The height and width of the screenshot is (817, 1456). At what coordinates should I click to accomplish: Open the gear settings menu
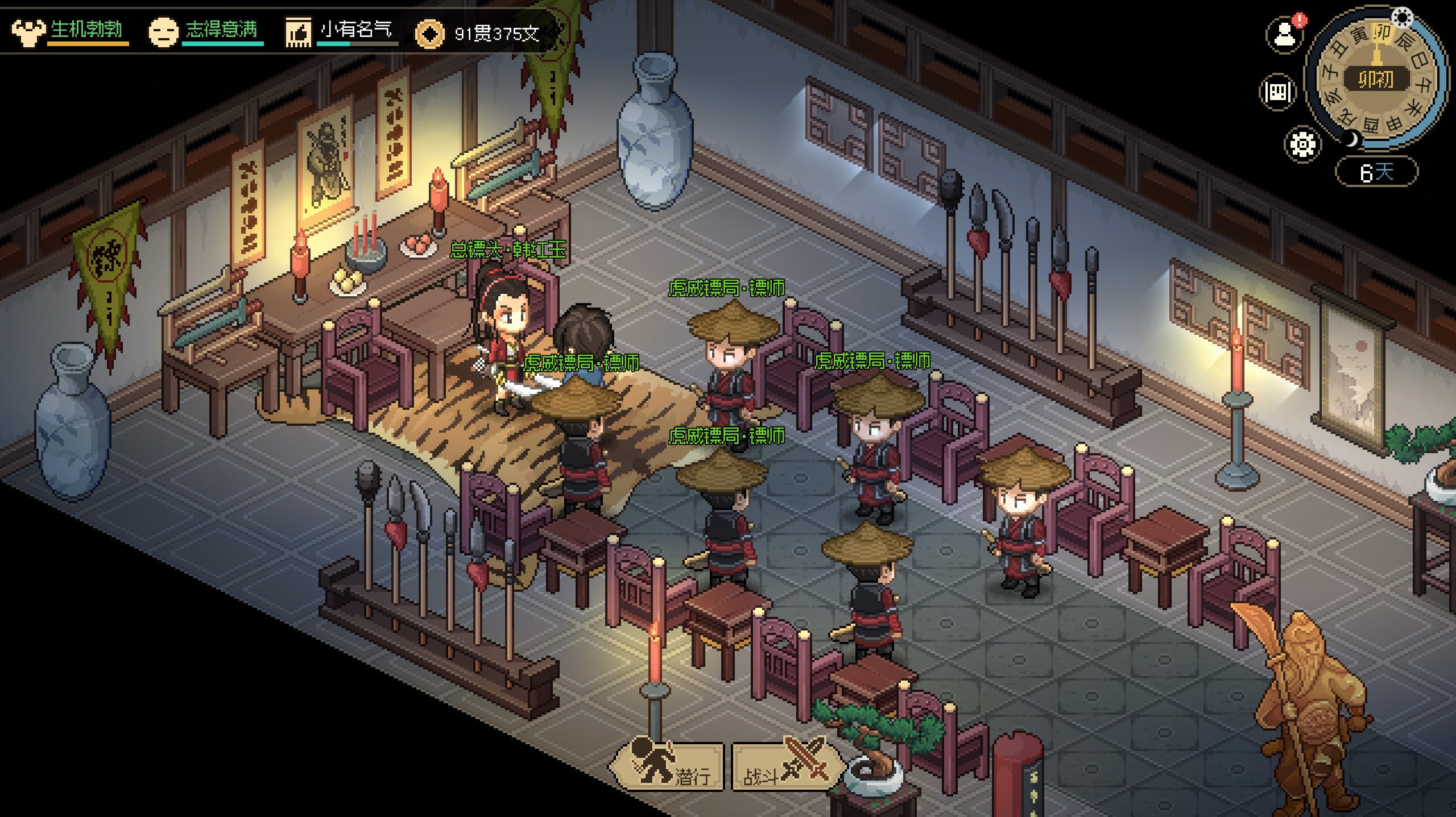1302,144
